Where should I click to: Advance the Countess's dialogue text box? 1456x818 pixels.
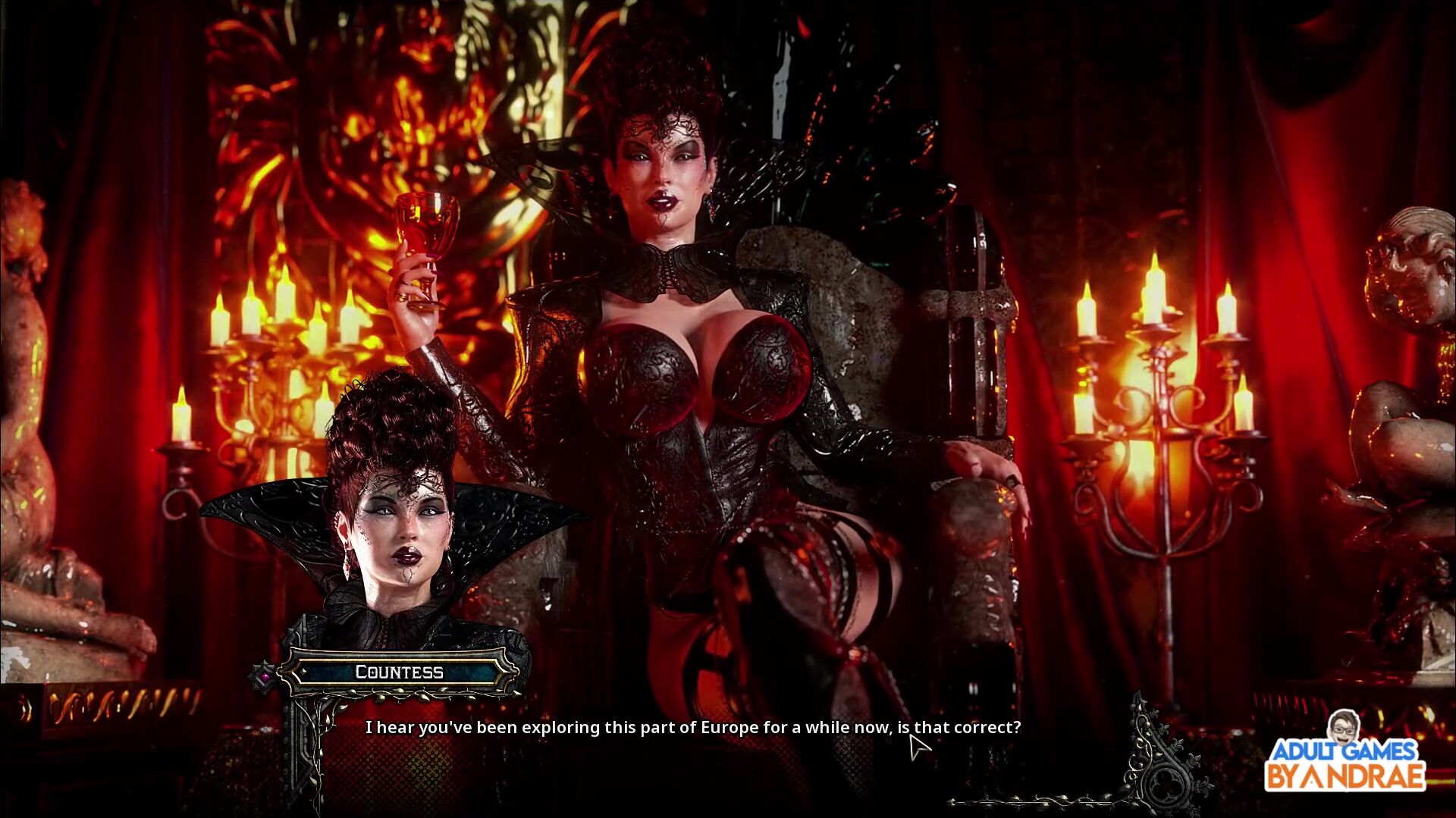tap(692, 728)
